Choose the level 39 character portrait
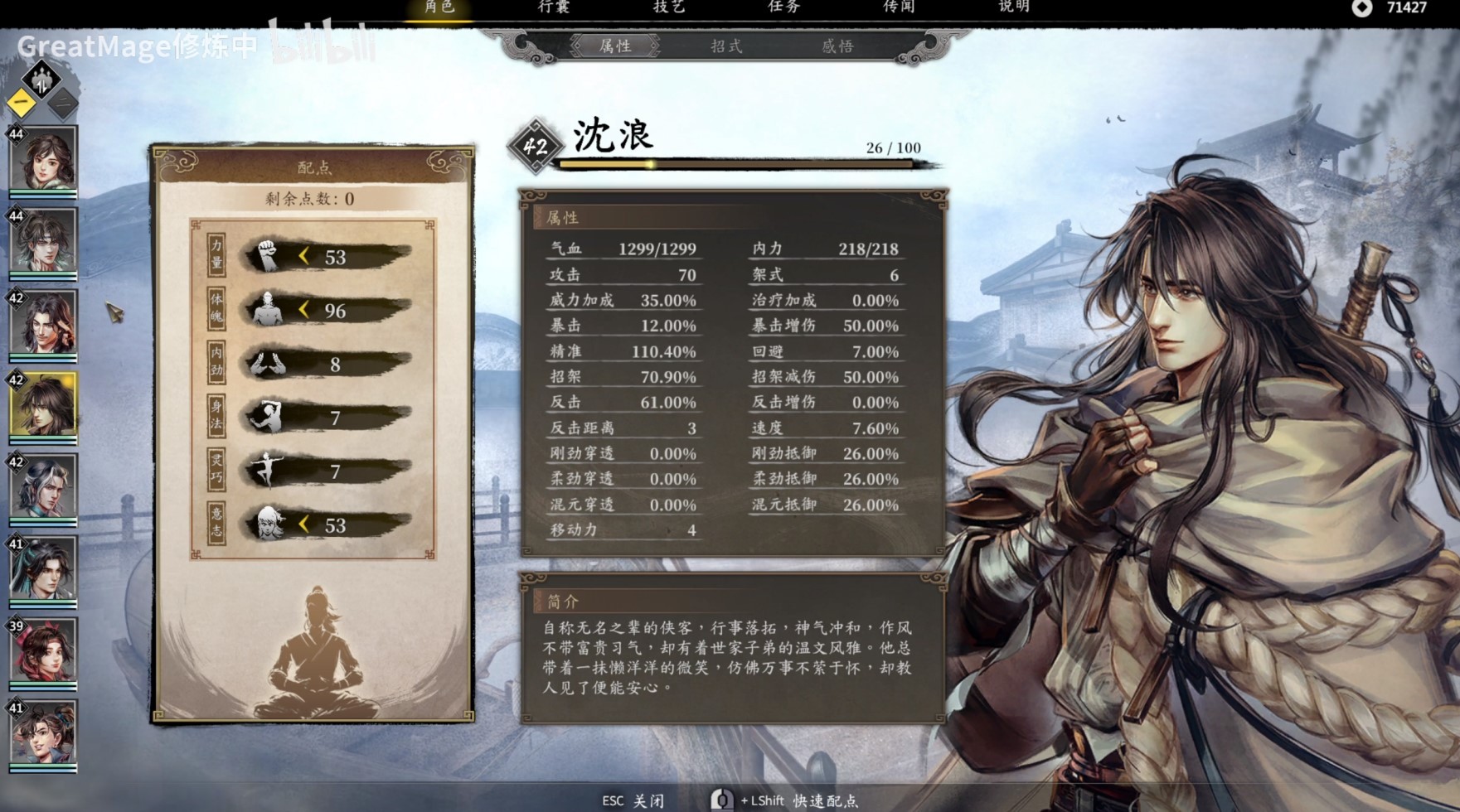Image resolution: width=1460 pixels, height=812 pixels. (43, 650)
